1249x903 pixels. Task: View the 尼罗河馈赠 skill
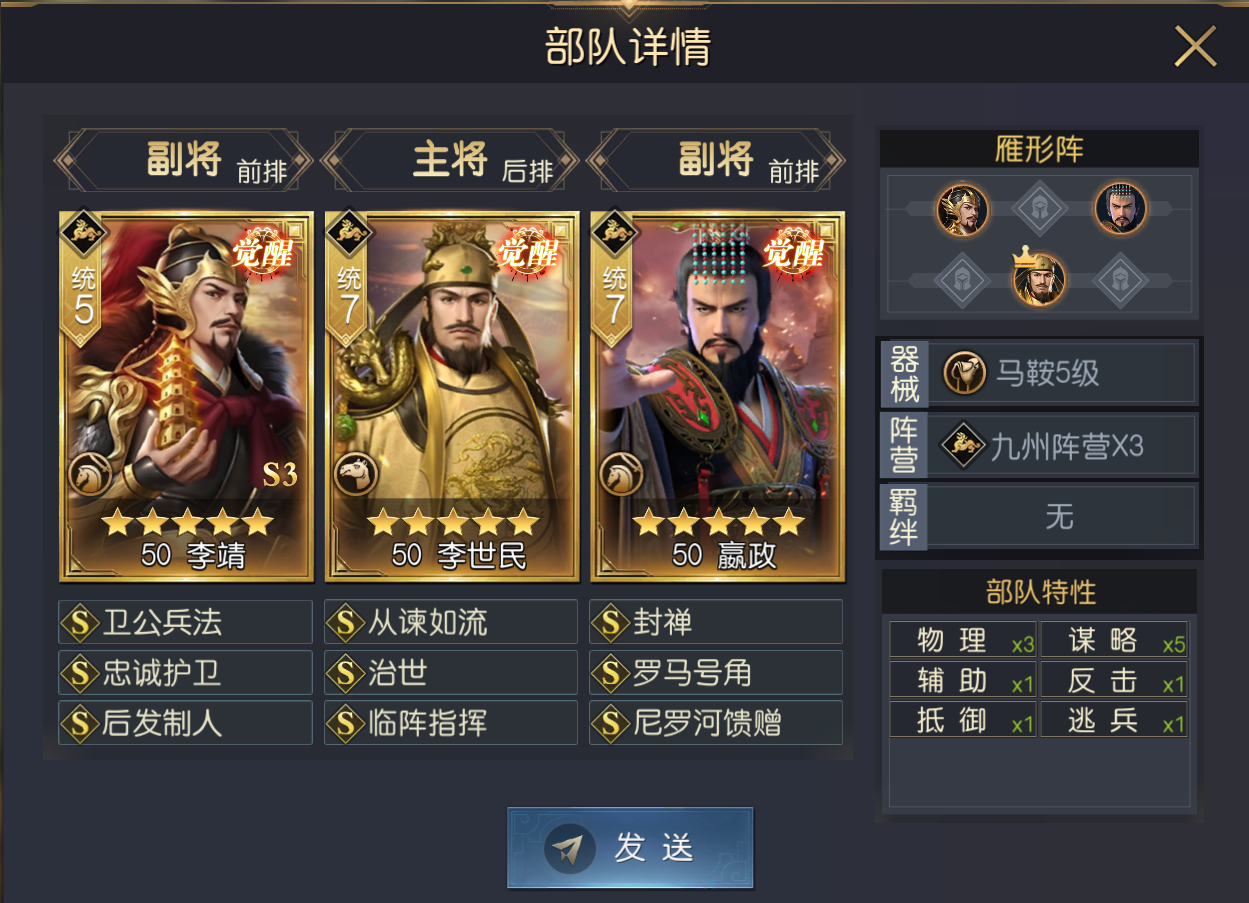coord(716,723)
